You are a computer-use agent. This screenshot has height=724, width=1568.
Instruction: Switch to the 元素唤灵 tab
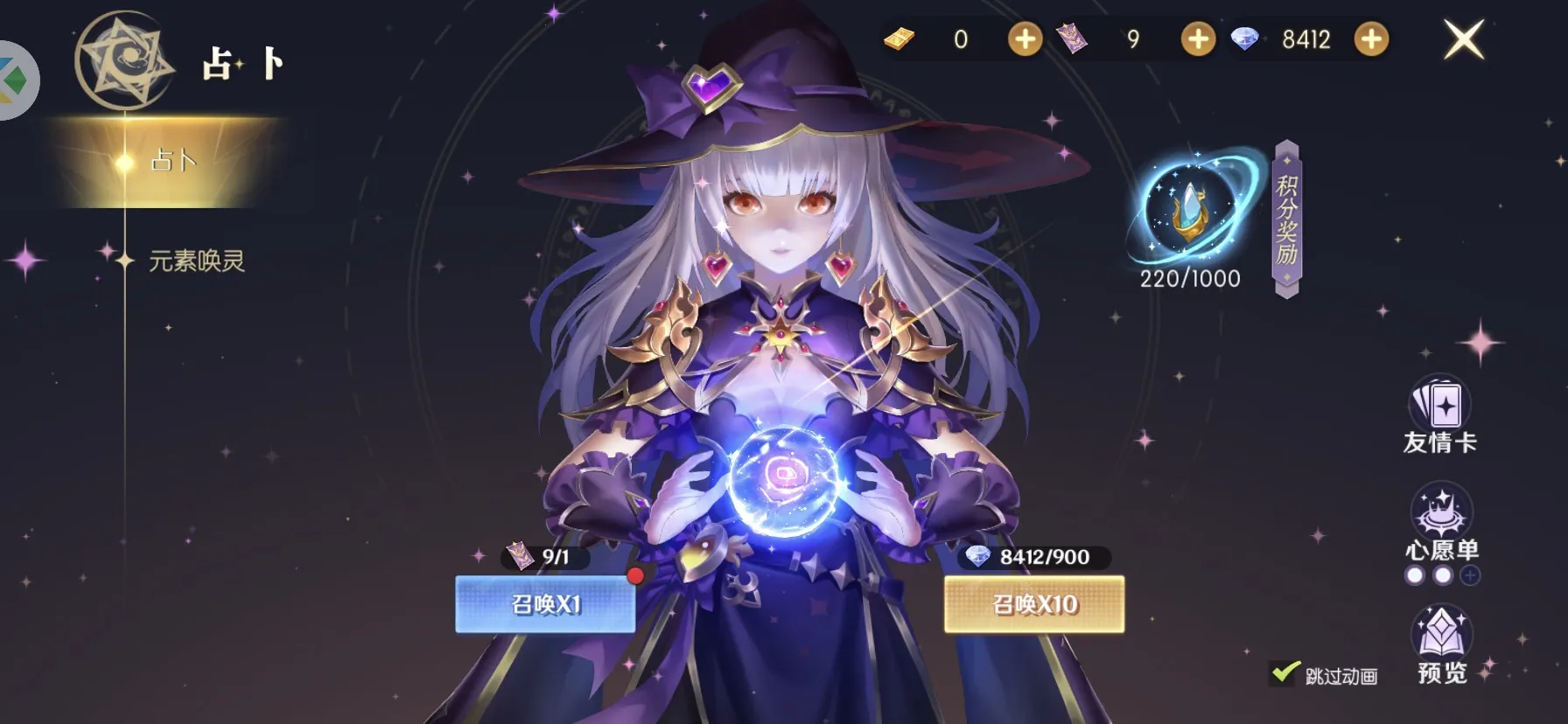pyautogui.click(x=196, y=261)
